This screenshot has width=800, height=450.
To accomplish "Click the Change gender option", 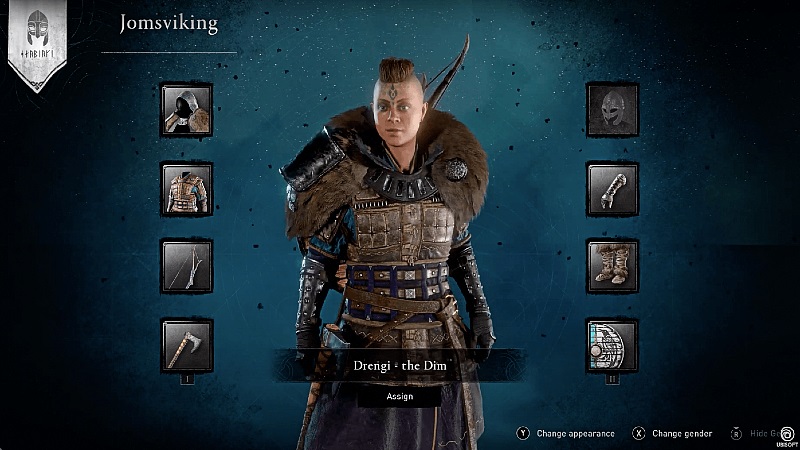I will (x=681, y=434).
